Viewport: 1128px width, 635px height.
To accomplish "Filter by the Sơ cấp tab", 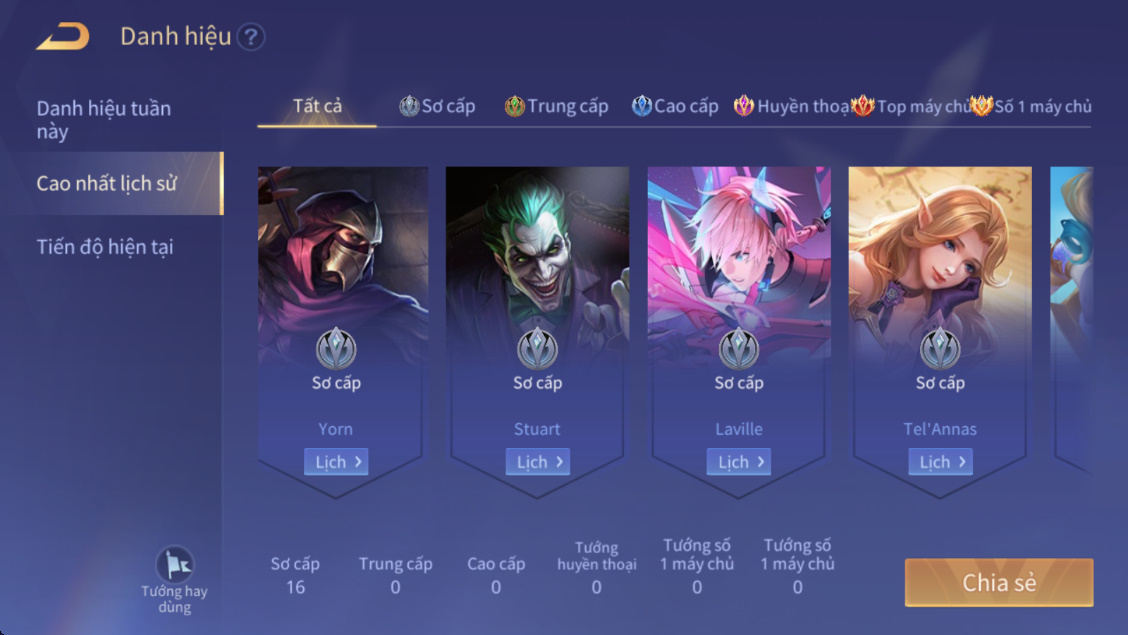I will [438, 106].
